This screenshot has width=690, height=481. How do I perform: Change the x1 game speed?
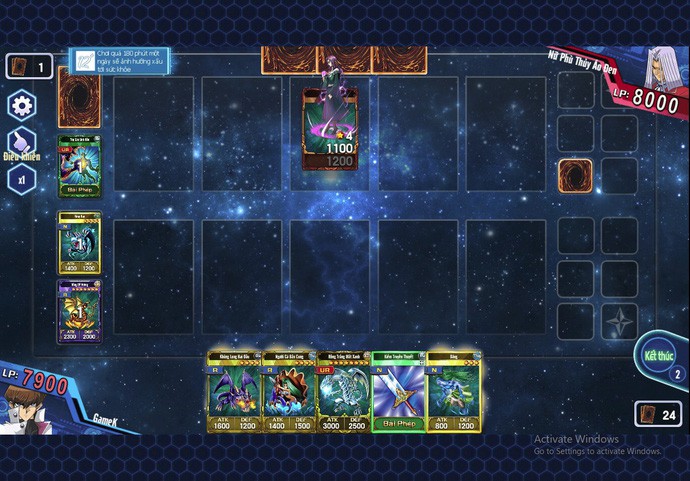tap(20, 179)
